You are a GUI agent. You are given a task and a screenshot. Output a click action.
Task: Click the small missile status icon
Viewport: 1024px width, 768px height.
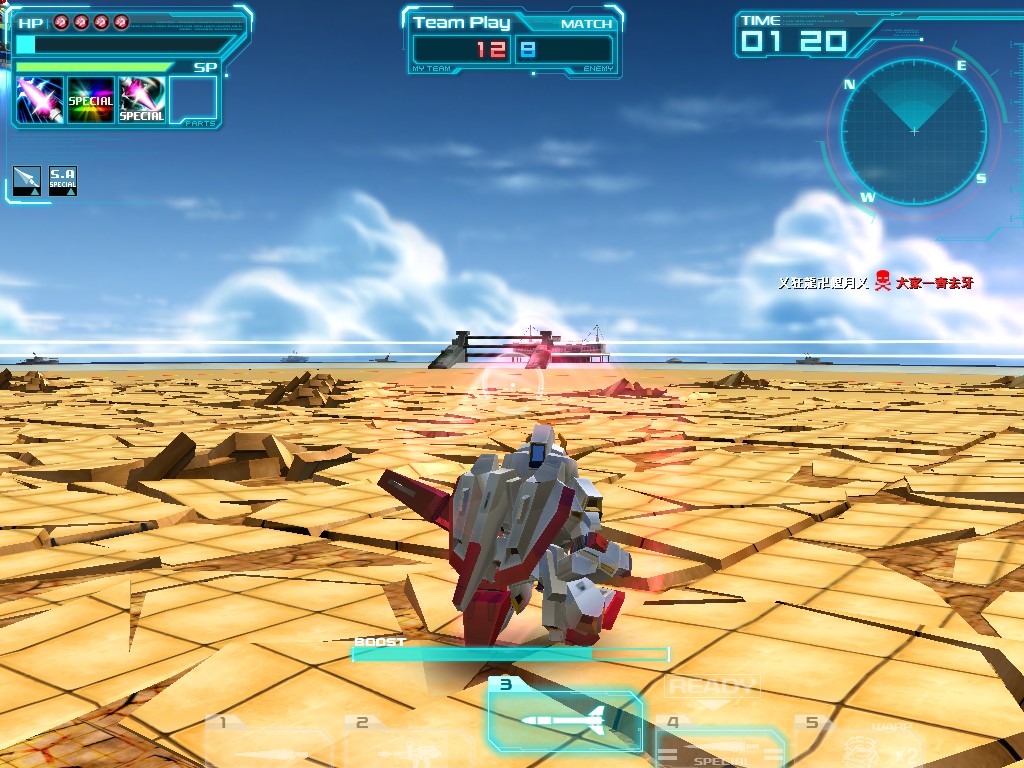point(27,180)
